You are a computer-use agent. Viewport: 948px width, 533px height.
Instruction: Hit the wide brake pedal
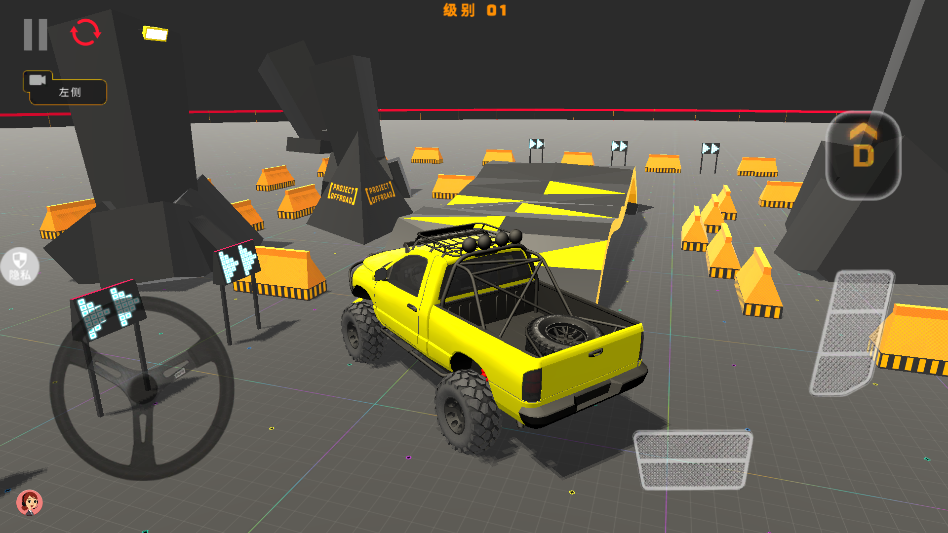(x=693, y=459)
